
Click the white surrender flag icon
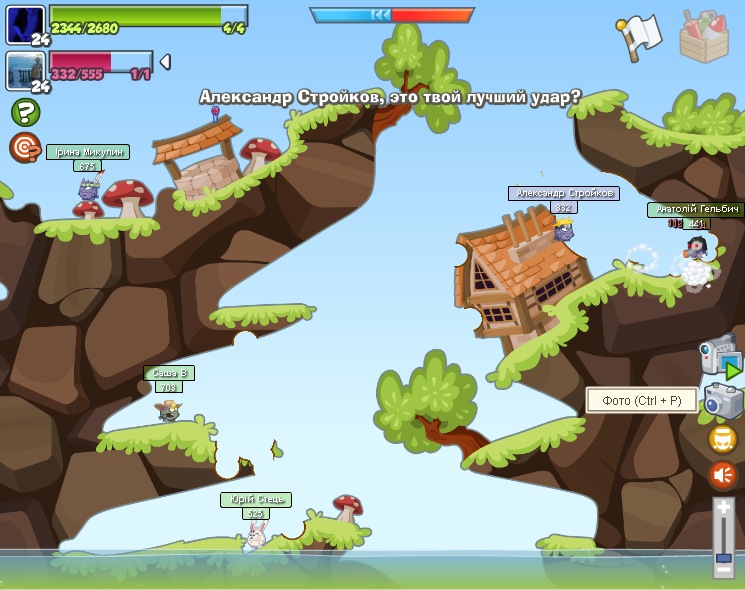(x=641, y=35)
